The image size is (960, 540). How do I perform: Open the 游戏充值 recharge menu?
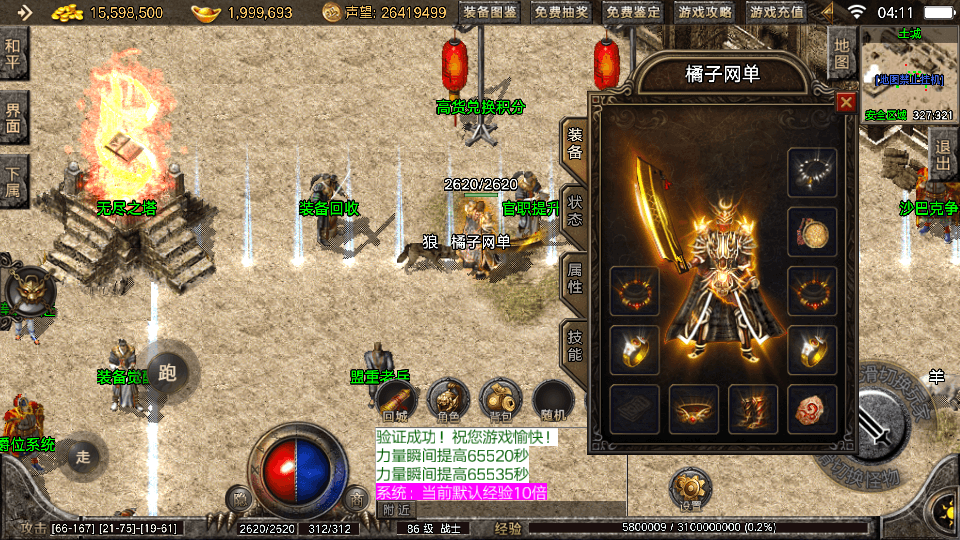[x=777, y=13]
